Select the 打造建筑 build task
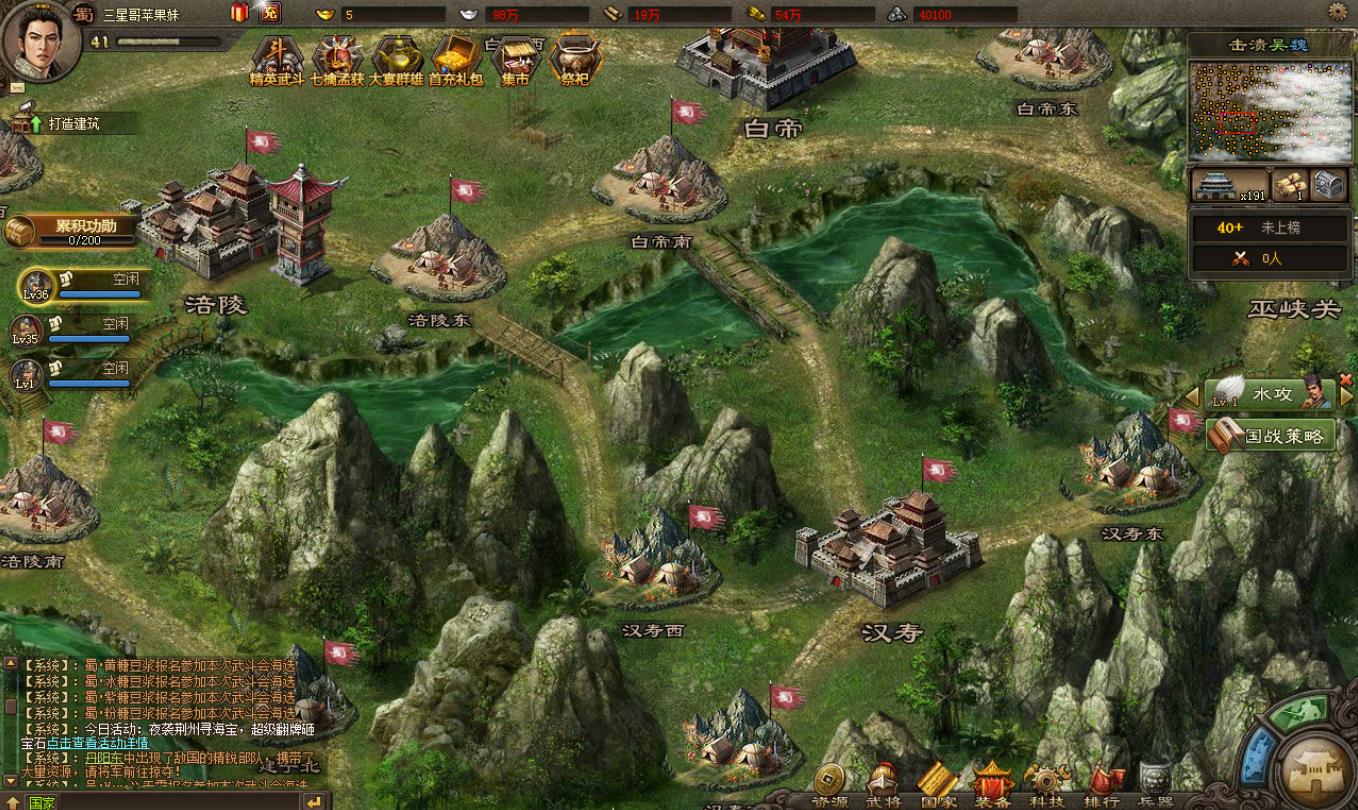Screen dimensions: 1358x810 click(x=70, y=124)
